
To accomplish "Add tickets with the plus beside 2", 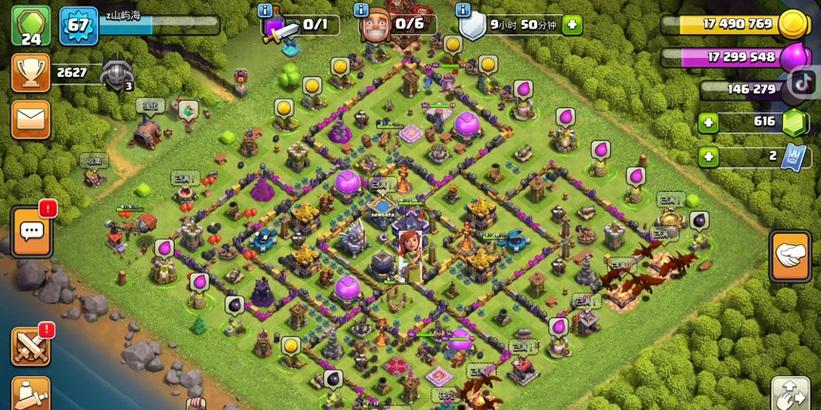I will [x=709, y=155].
